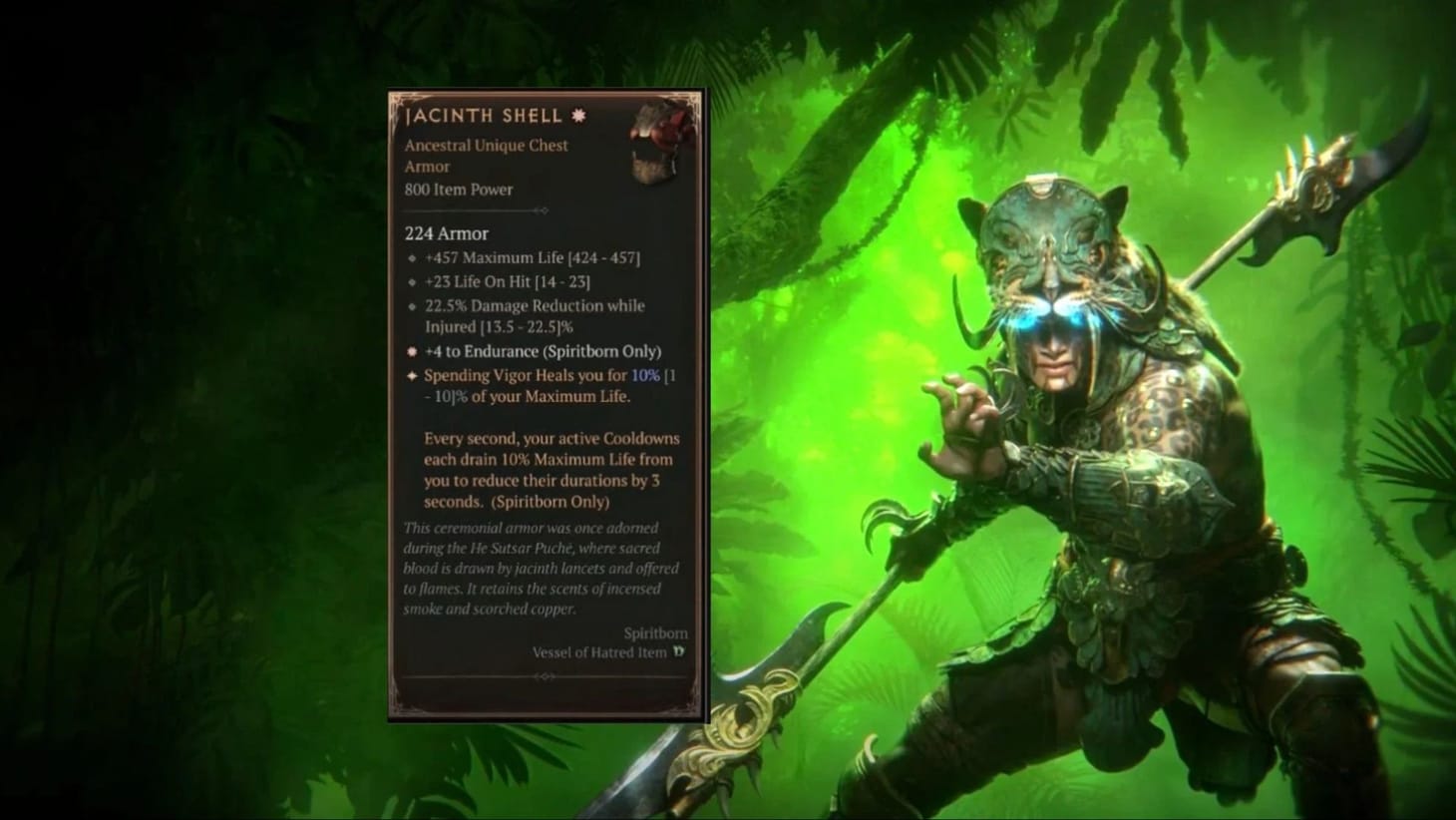Click the diamond bullet before +23 Life On Hit

pyautogui.click(x=413, y=282)
